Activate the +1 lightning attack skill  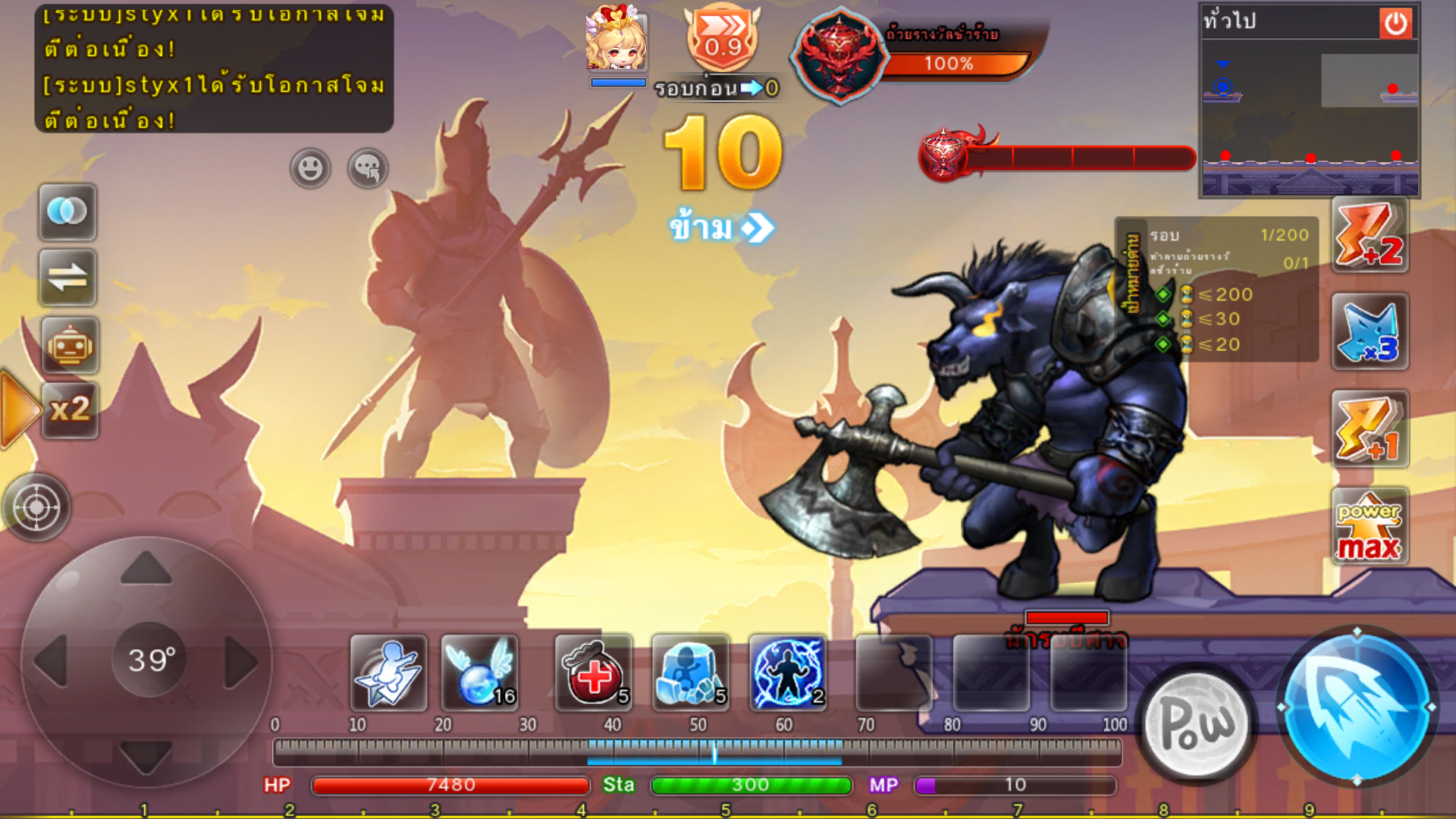(x=1370, y=429)
